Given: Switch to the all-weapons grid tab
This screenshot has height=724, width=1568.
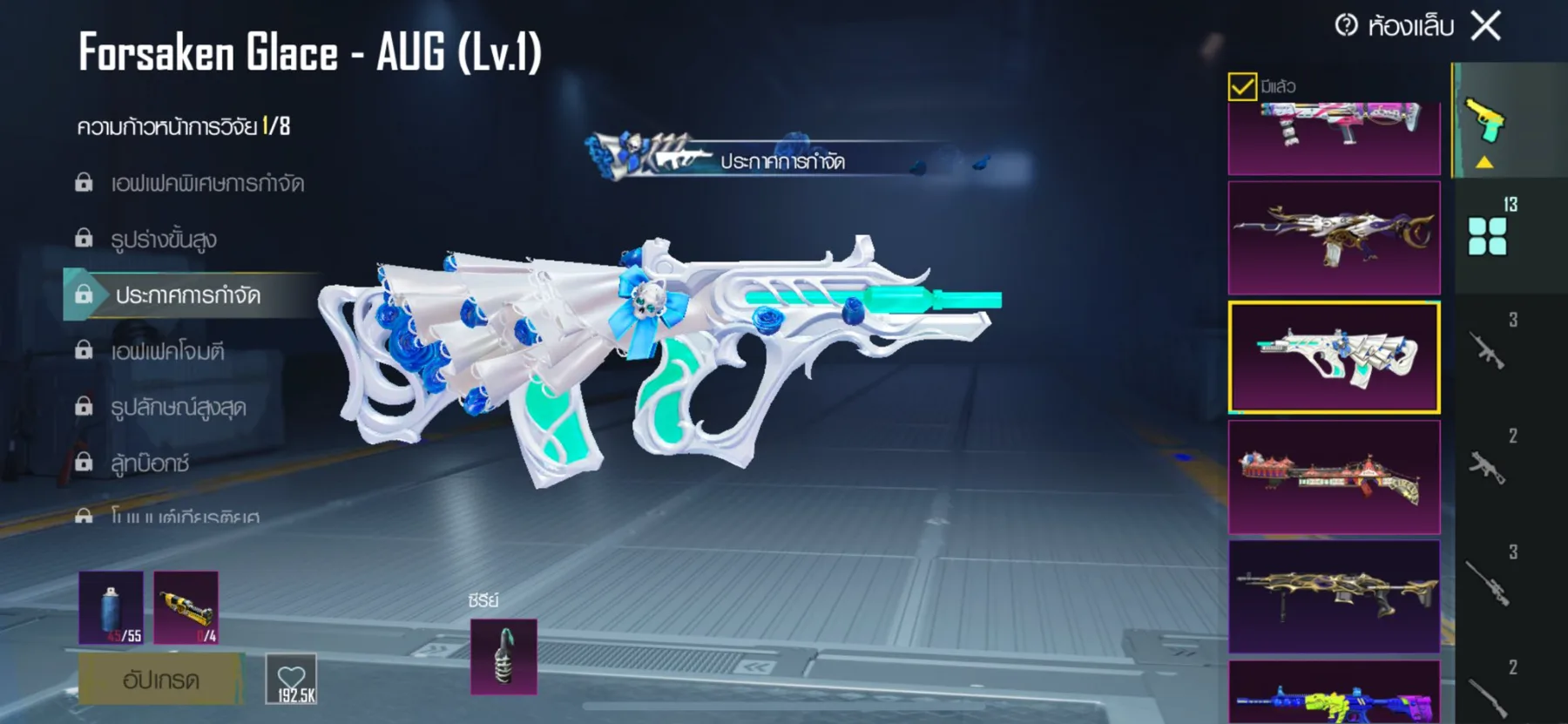Looking at the screenshot, I should click(x=1487, y=235).
